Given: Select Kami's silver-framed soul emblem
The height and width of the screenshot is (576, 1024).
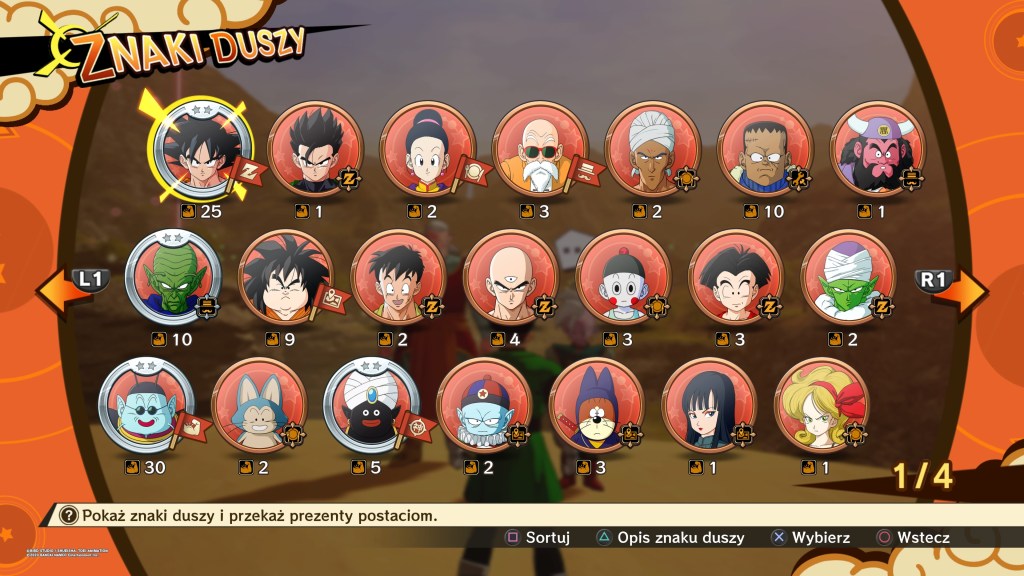Looking at the screenshot, I should pos(172,278).
